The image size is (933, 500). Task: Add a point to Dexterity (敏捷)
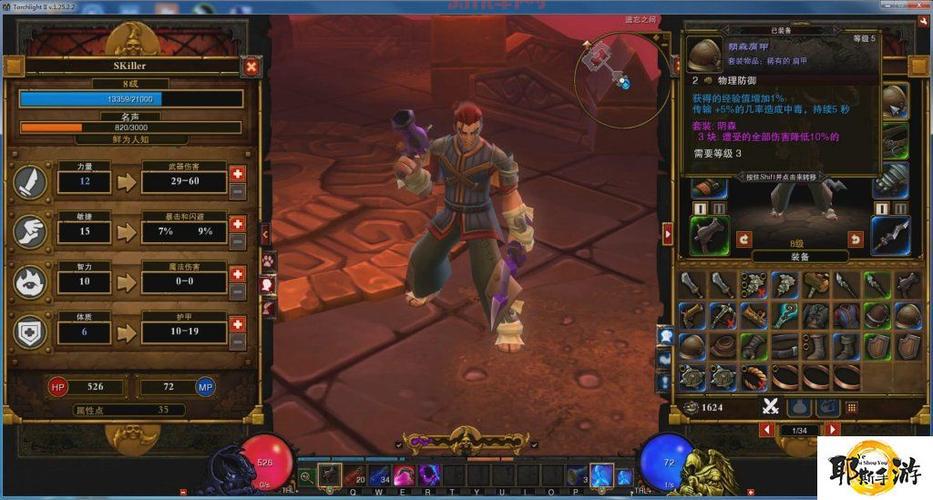coord(237,223)
